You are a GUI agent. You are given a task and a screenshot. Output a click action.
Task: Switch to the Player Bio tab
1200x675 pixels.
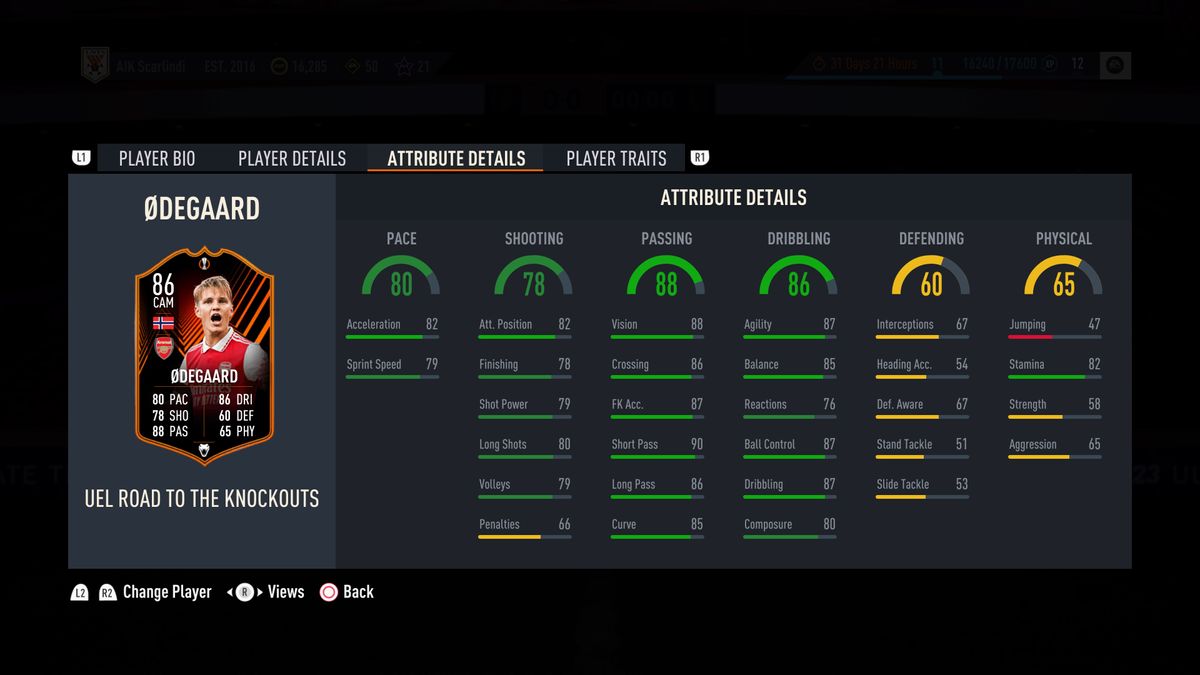[157, 158]
